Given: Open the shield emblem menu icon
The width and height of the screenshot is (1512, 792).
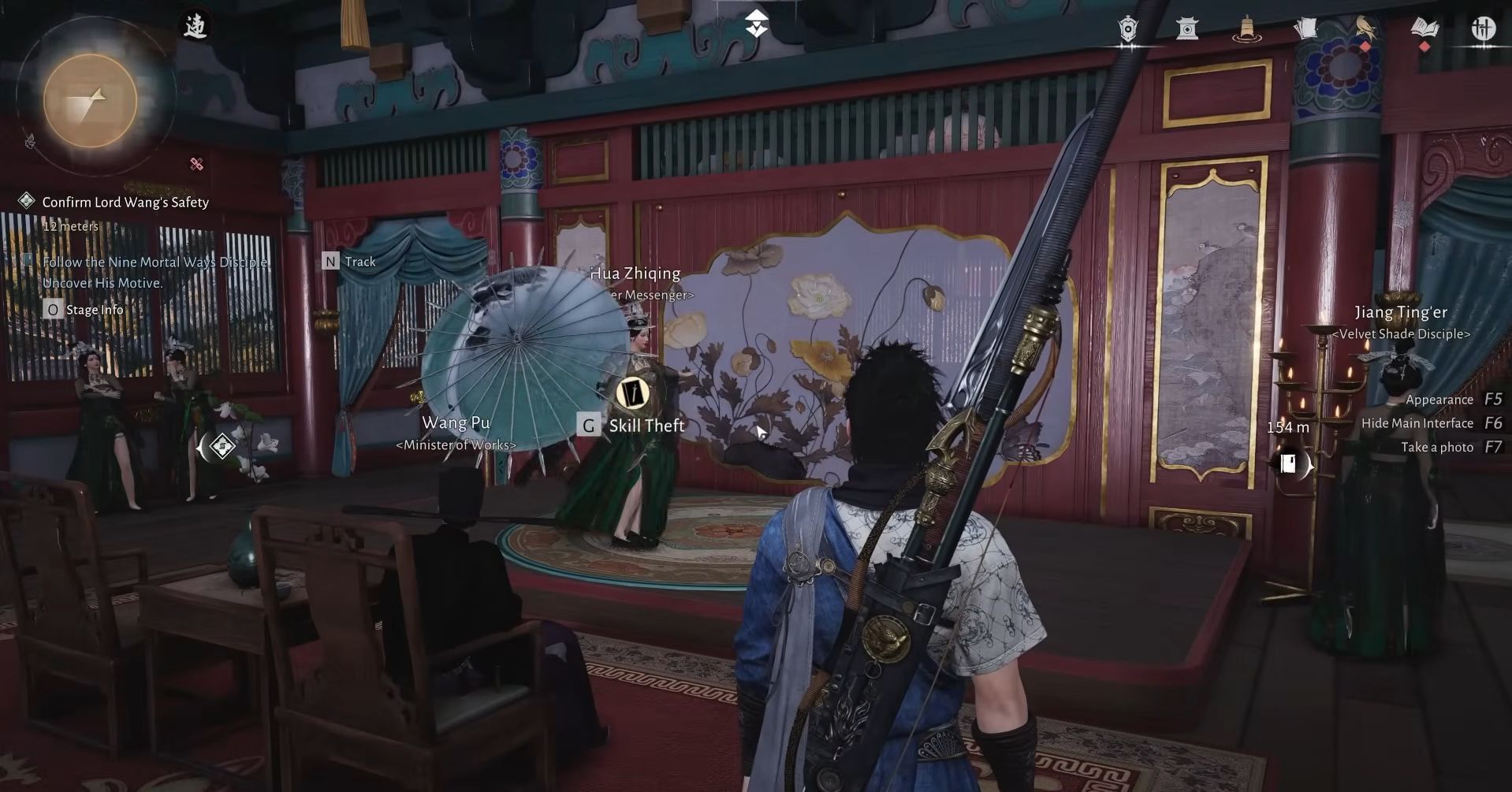Looking at the screenshot, I should coord(1127,29).
